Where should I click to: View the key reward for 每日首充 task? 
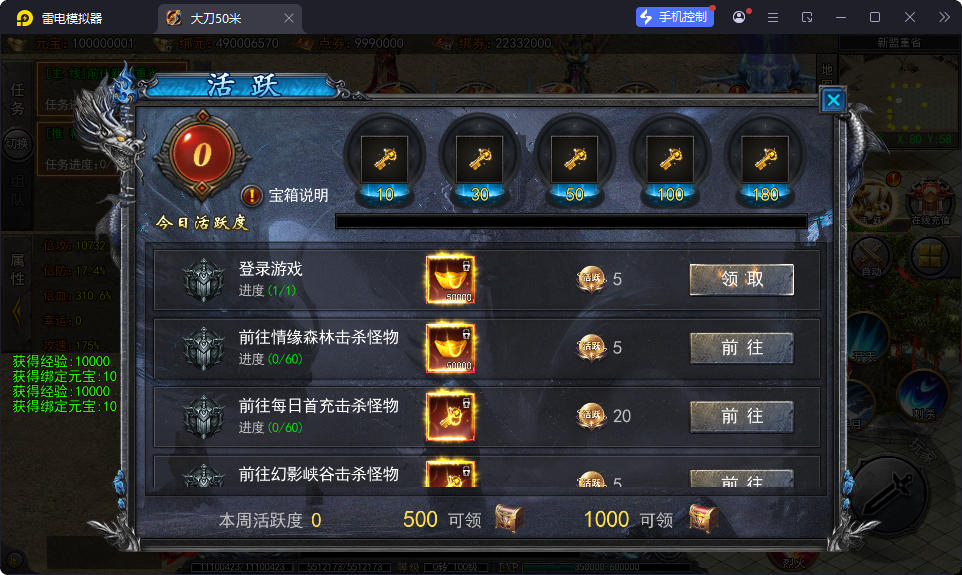[x=451, y=416]
